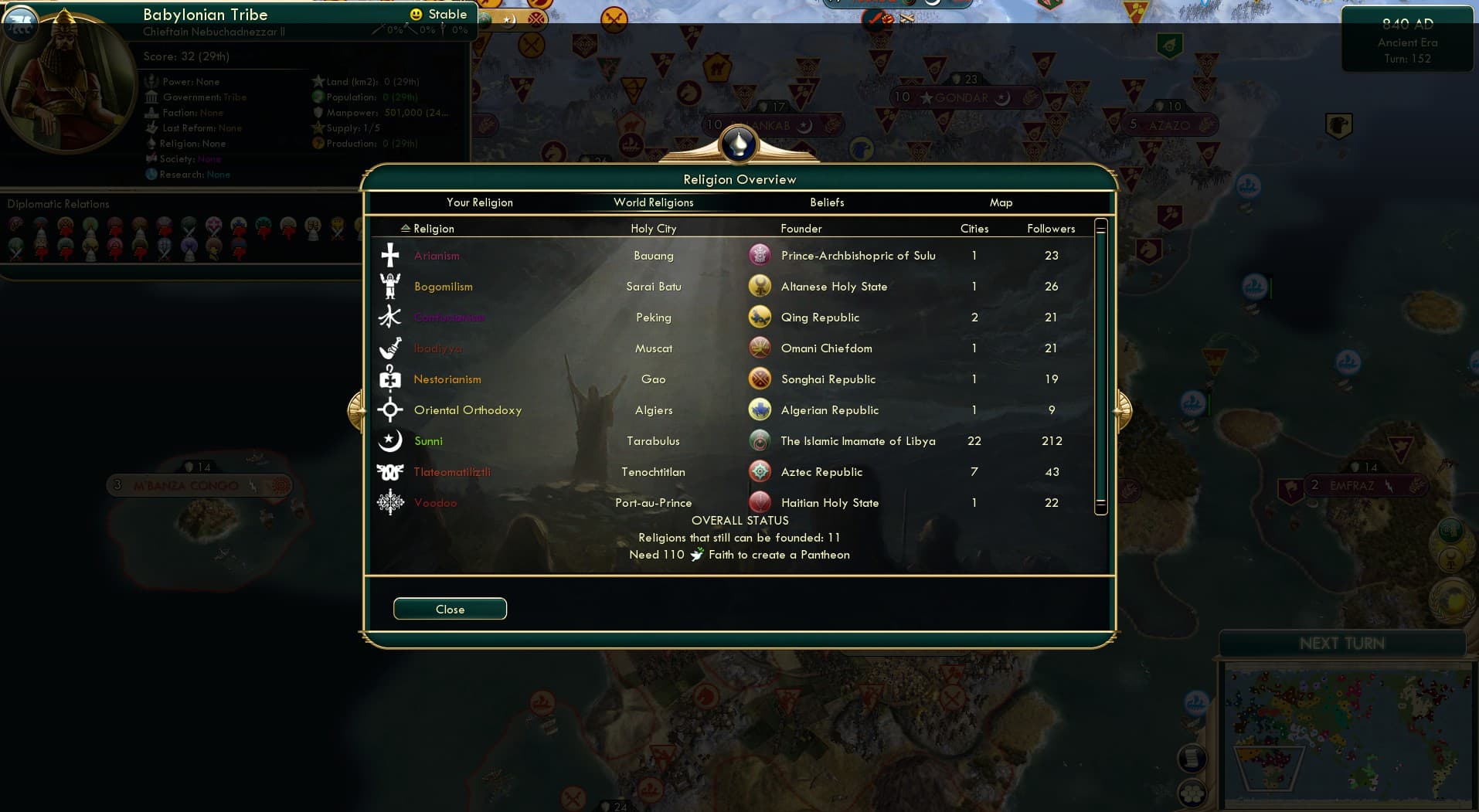
Task: Switch to the Beliefs tab
Action: point(827,202)
